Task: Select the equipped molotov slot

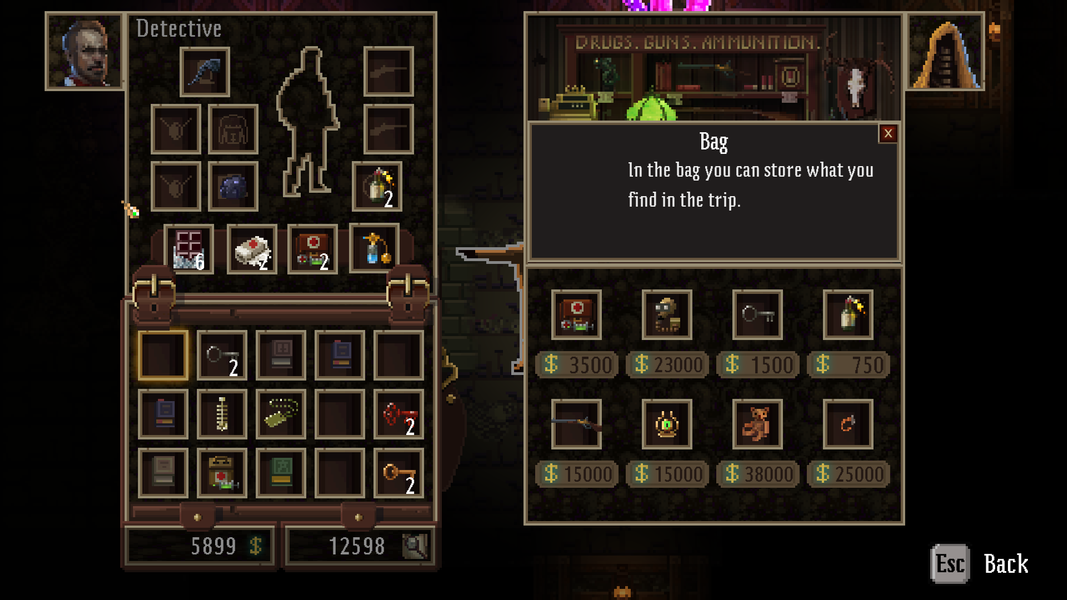Action: click(x=377, y=187)
